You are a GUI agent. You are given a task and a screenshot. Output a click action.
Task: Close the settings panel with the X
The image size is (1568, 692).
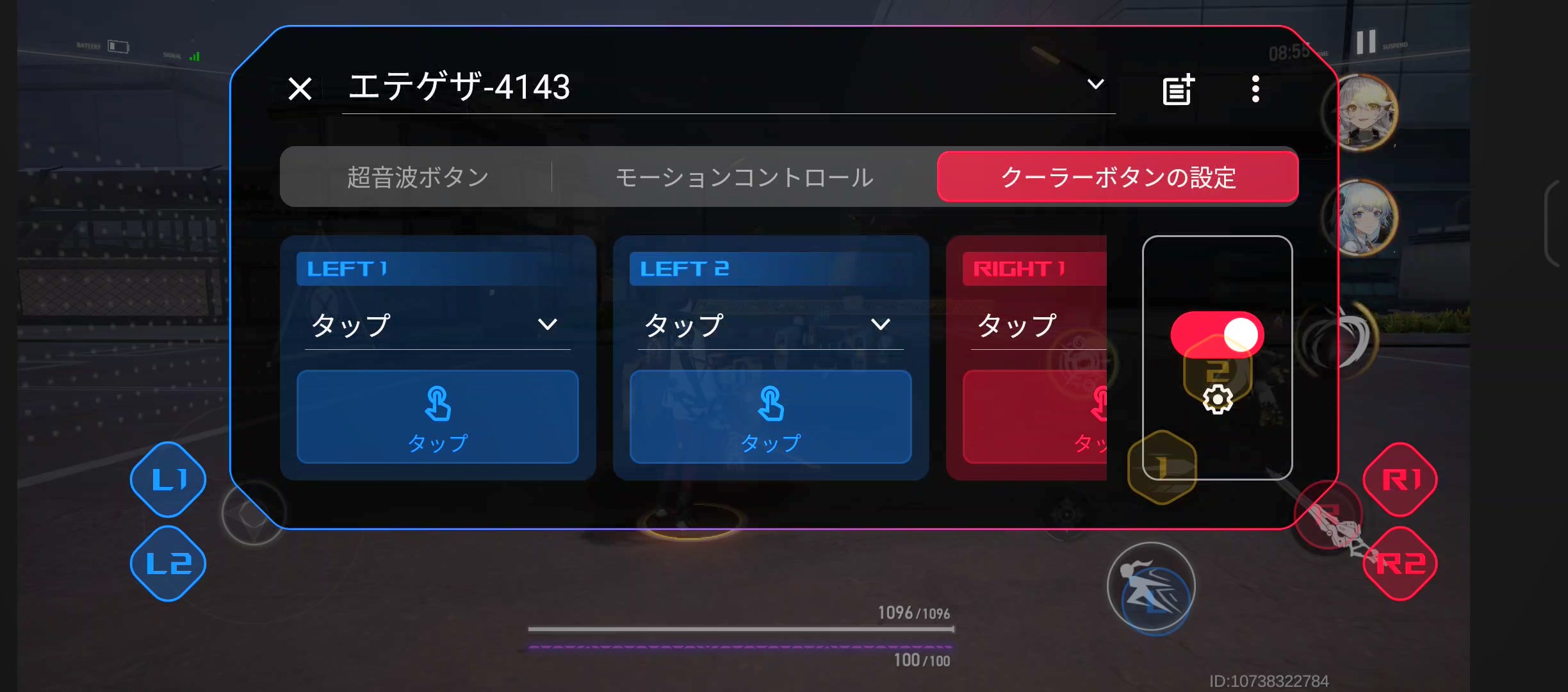[x=299, y=89]
